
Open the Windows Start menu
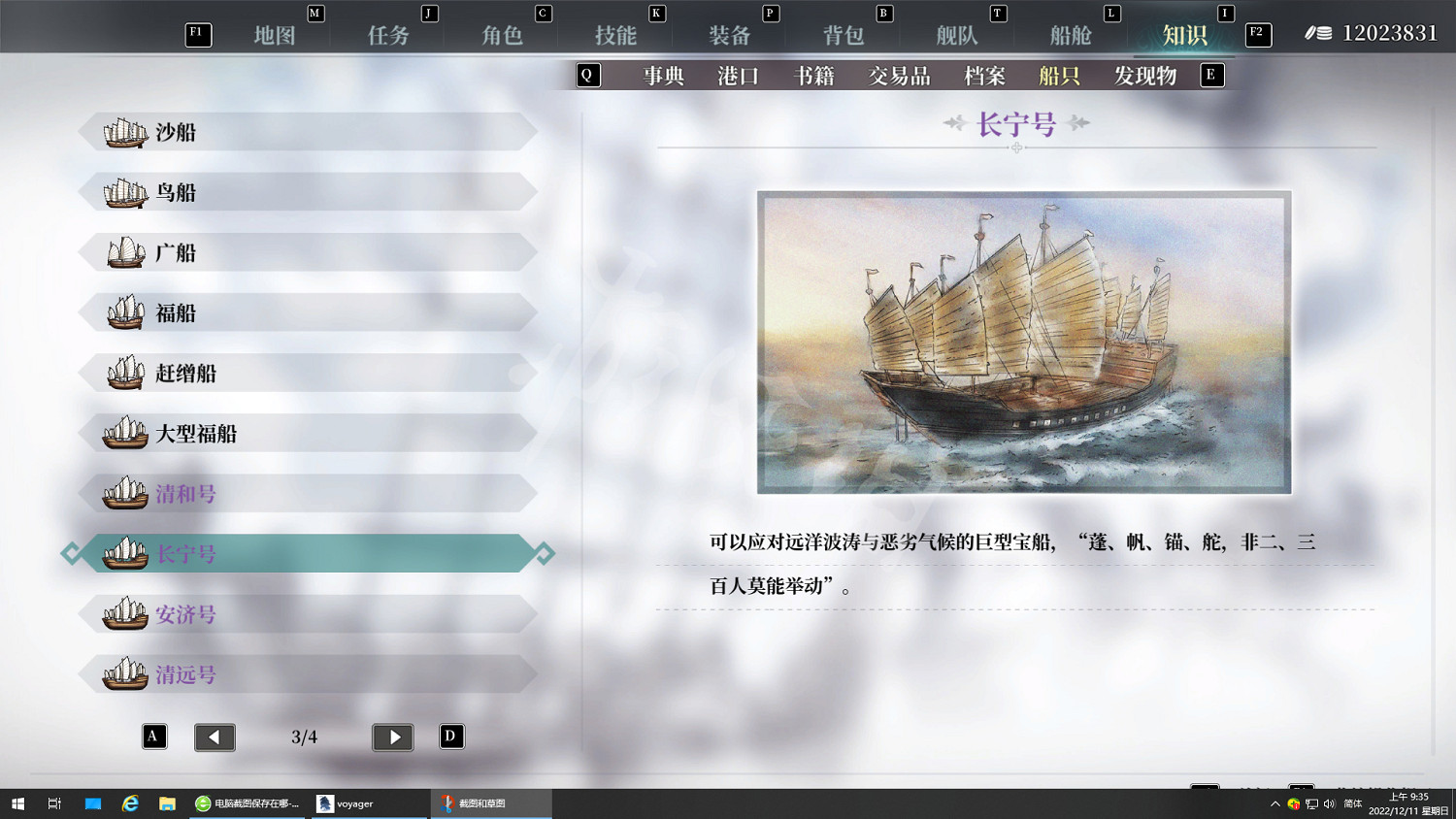click(18, 803)
